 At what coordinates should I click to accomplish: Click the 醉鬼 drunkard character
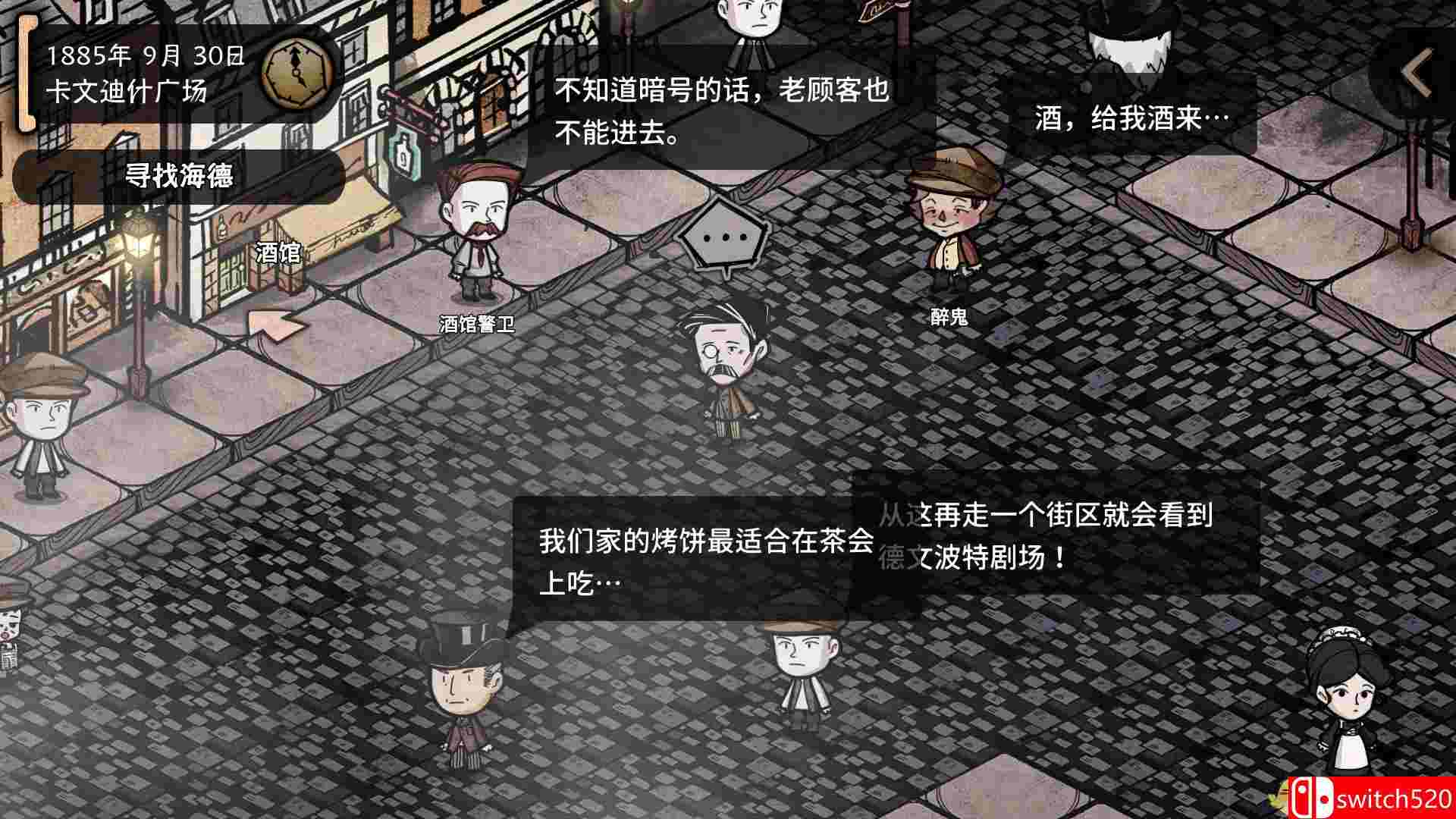pos(948,220)
